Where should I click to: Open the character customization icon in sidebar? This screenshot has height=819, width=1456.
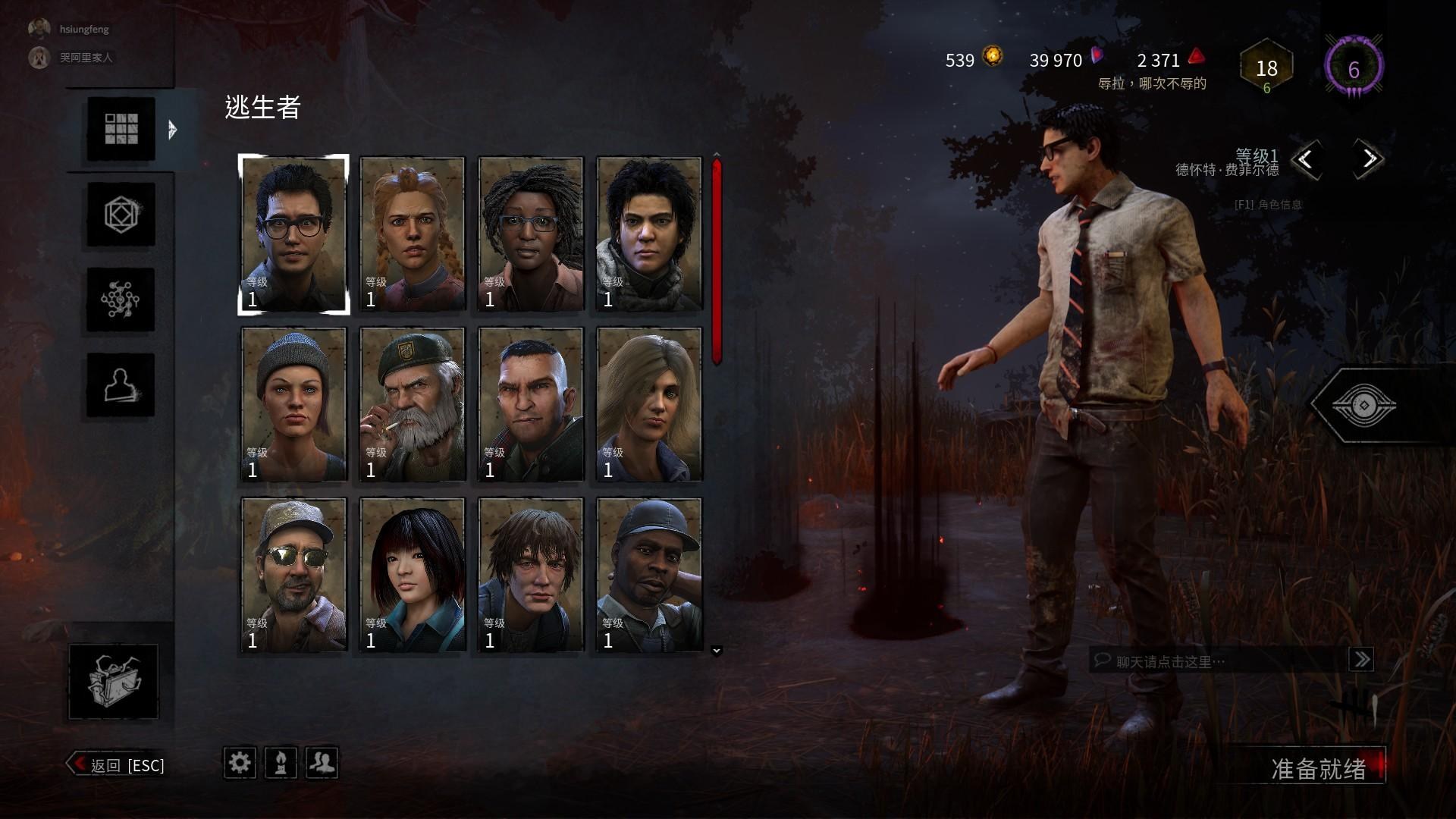pyautogui.click(x=119, y=383)
